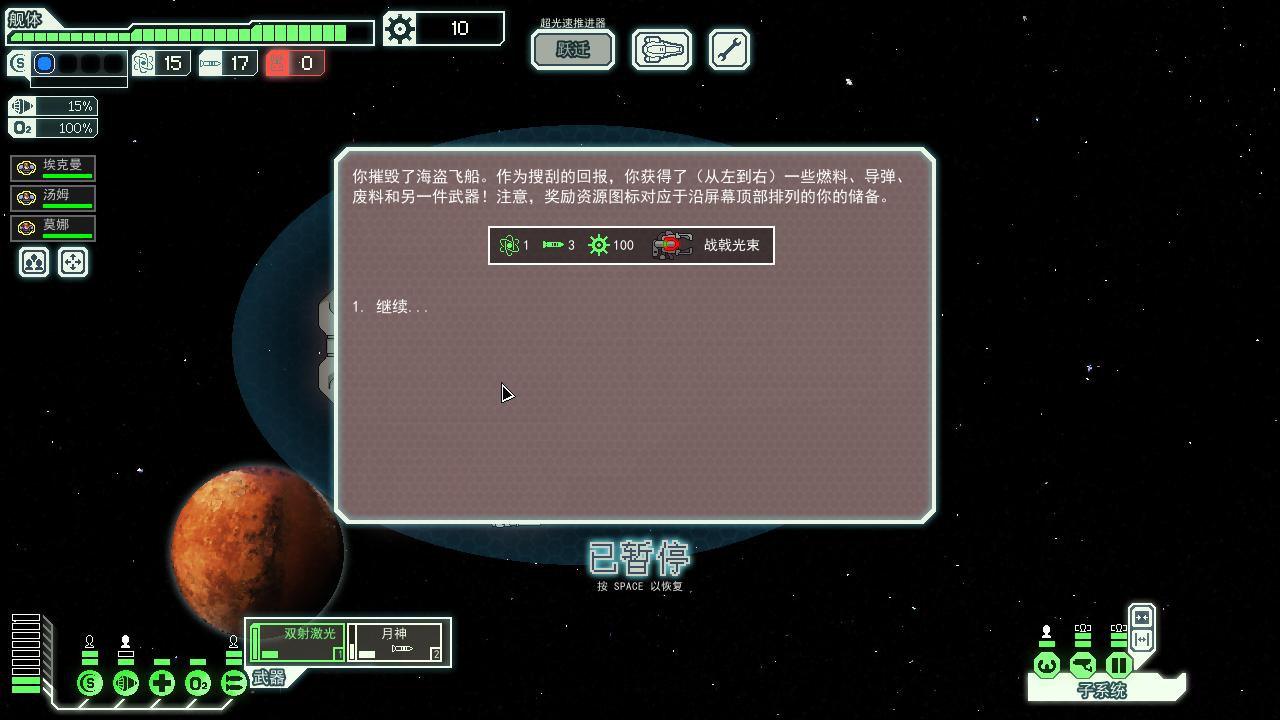Select the Sensors subsystem icon

pos(1082,665)
